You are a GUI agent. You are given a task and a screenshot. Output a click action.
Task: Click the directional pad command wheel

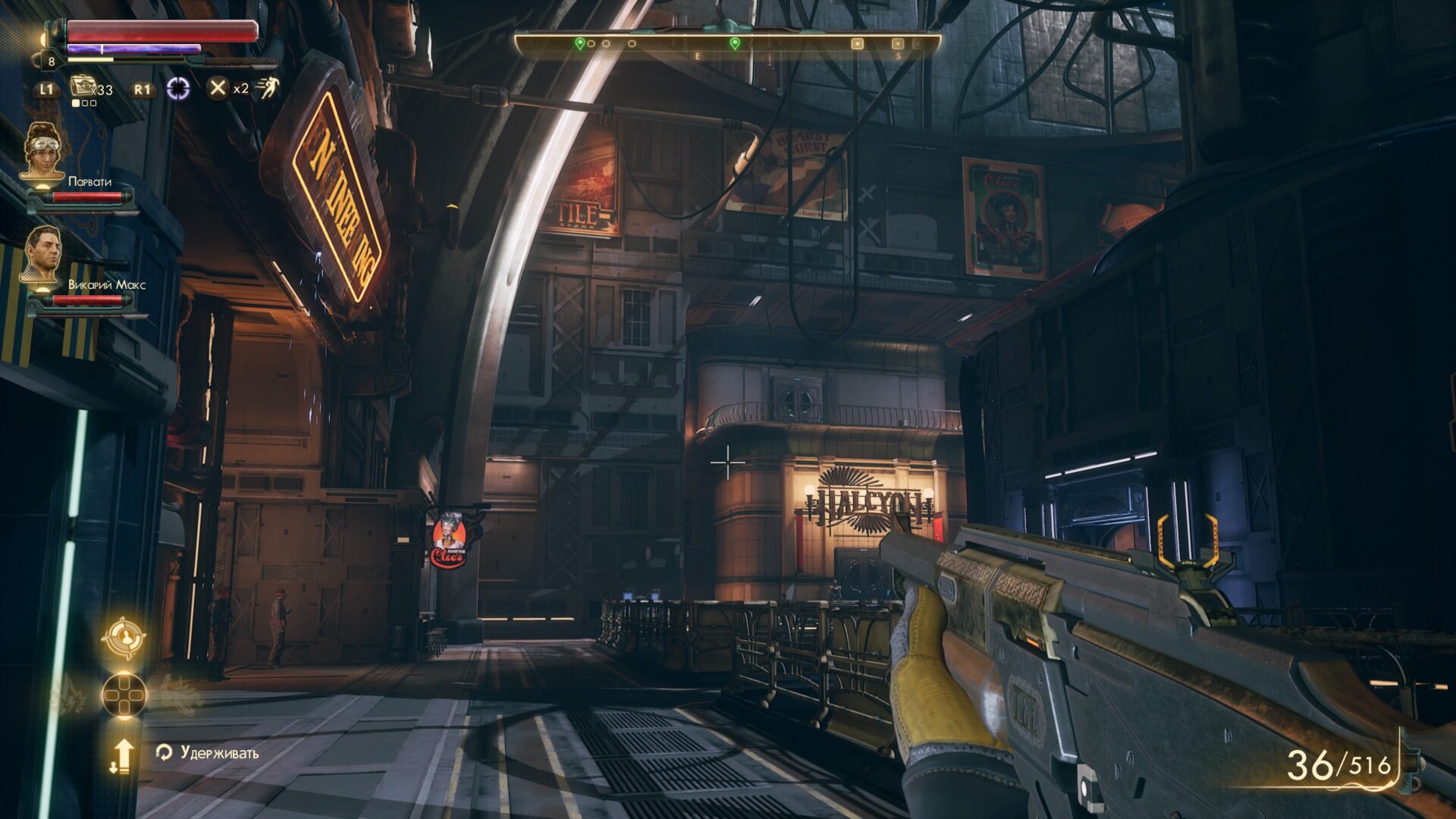tap(124, 694)
